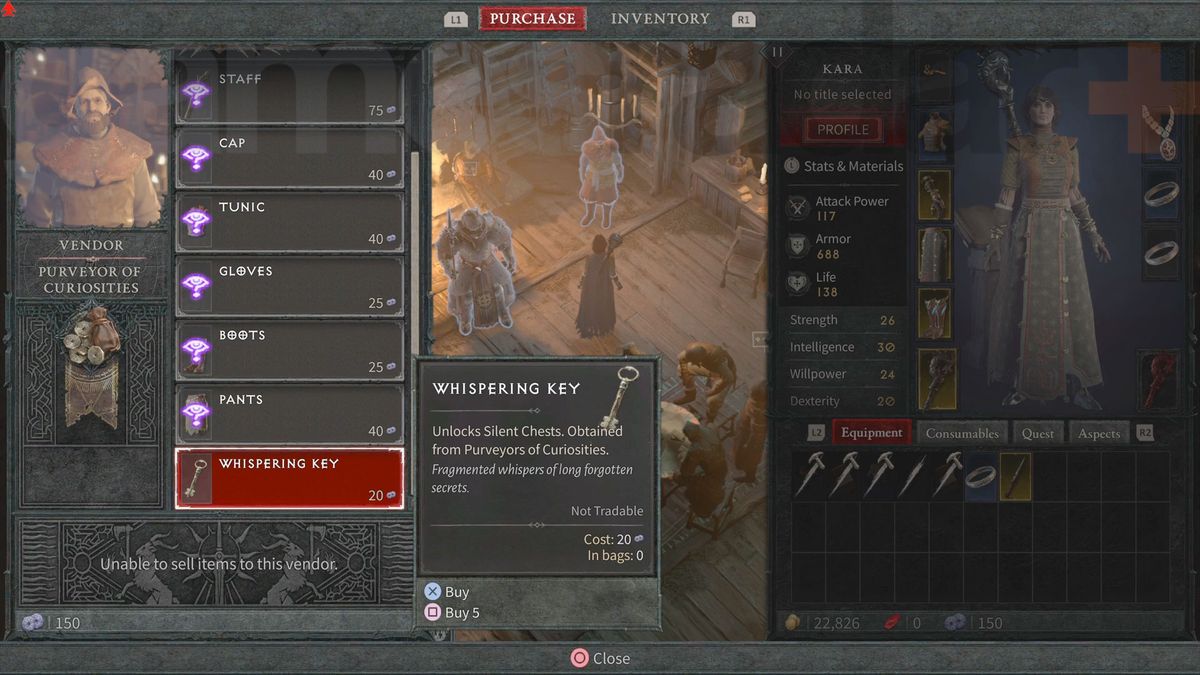
Task: Pick the Tunic vendor entry
Action: [290, 222]
